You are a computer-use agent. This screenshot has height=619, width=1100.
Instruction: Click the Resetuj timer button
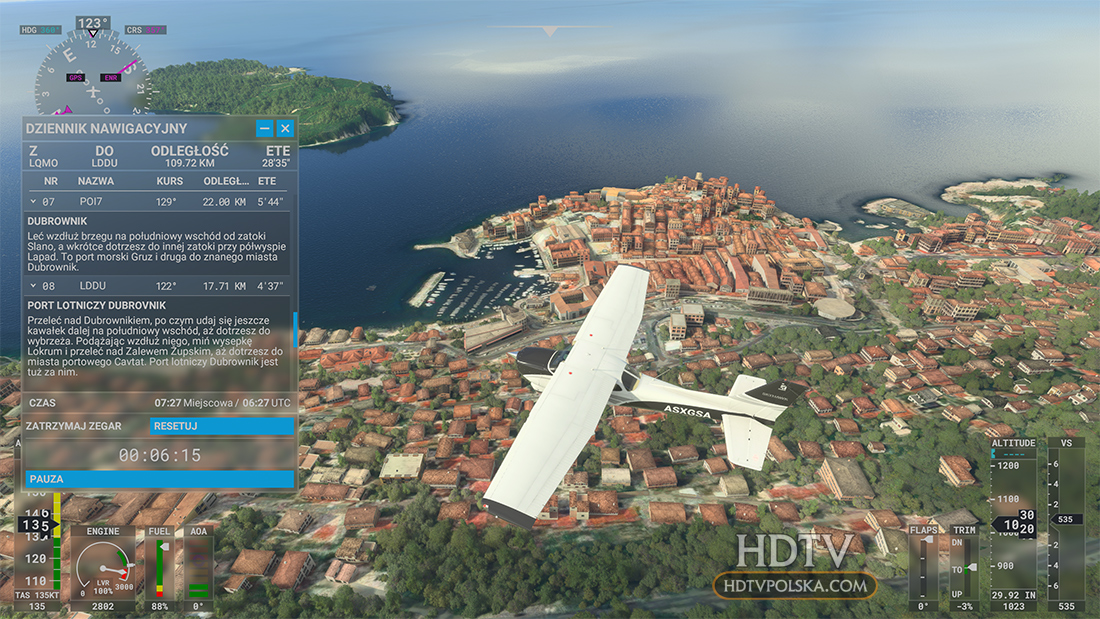(222, 426)
